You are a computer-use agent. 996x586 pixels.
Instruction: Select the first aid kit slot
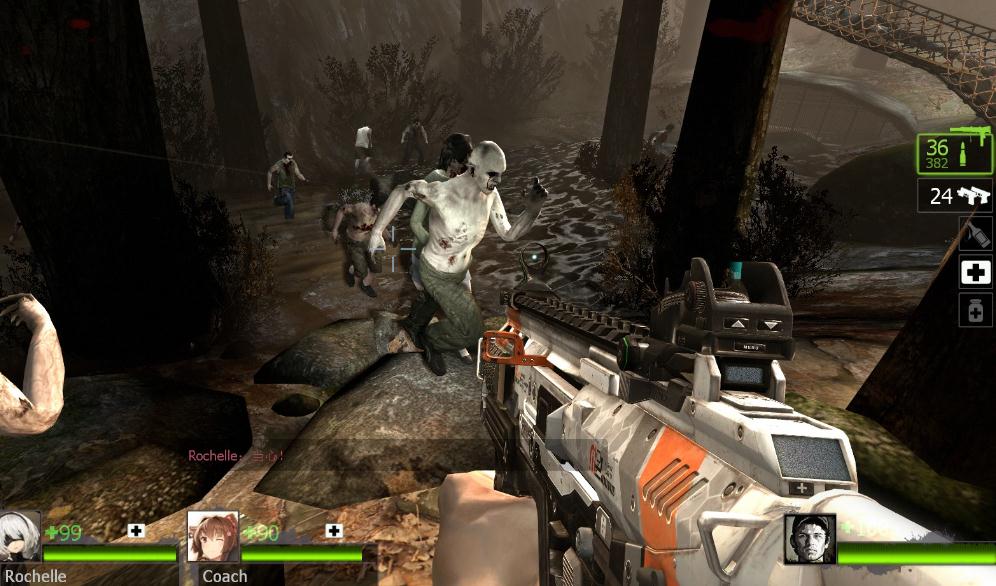click(976, 272)
